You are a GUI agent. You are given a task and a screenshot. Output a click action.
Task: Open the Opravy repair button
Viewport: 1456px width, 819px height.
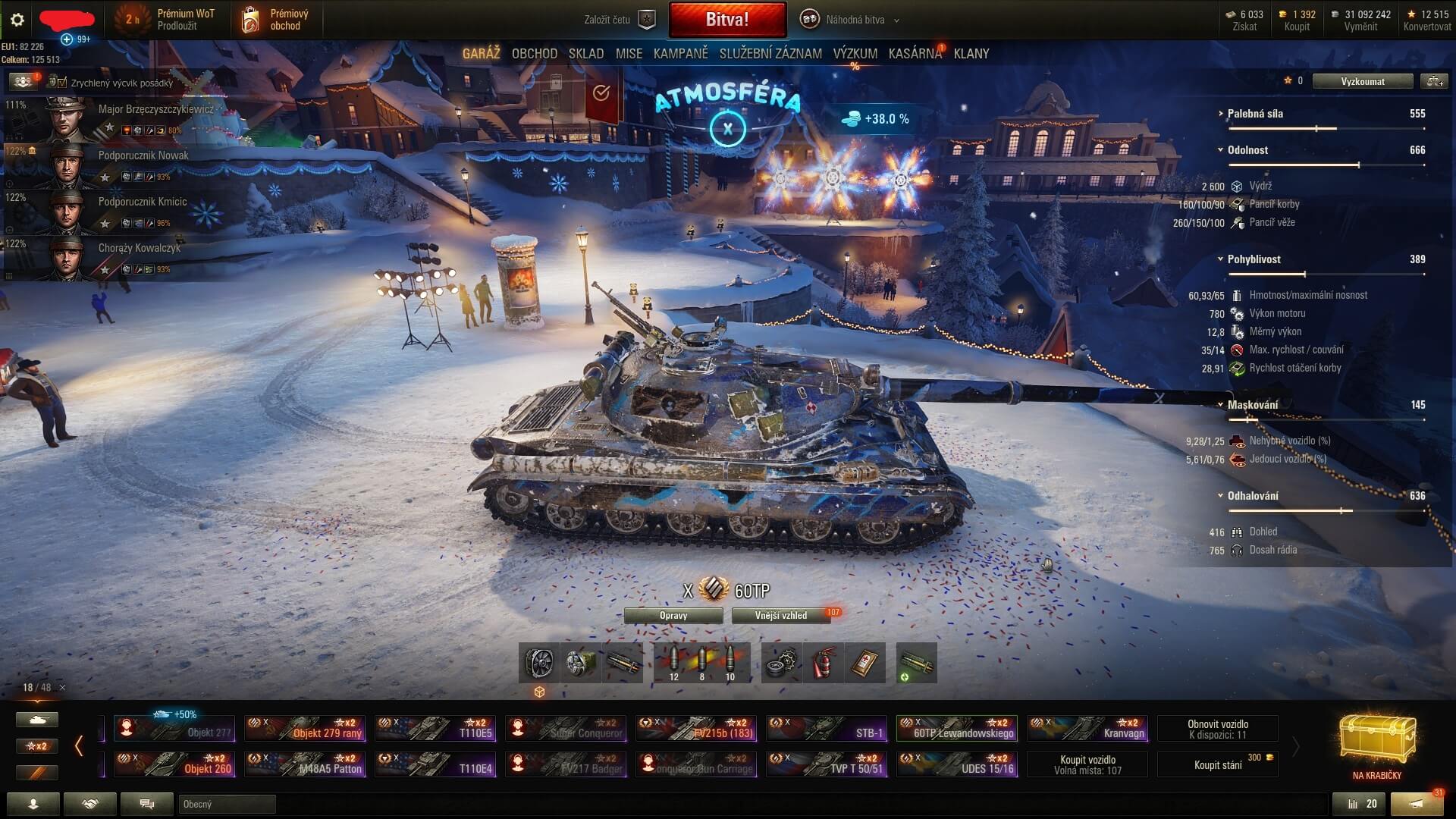pyautogui.click(x=673, y=616)
